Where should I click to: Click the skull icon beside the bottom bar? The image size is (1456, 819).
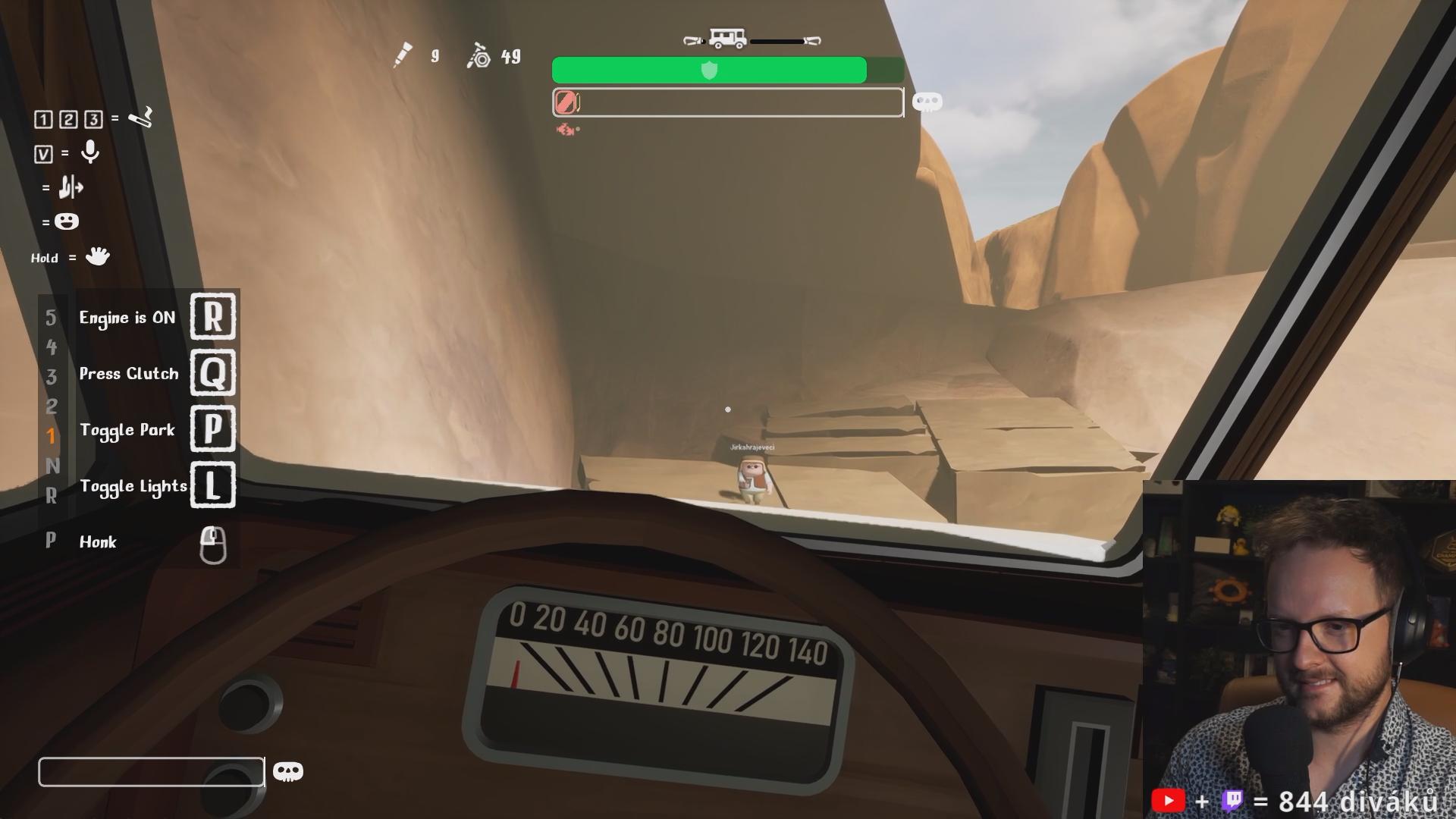tap(287, 772)
